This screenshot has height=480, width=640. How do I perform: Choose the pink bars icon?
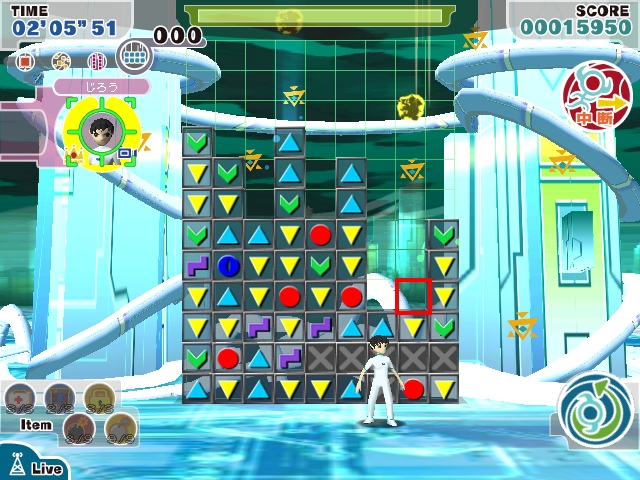tap(97, 62)
